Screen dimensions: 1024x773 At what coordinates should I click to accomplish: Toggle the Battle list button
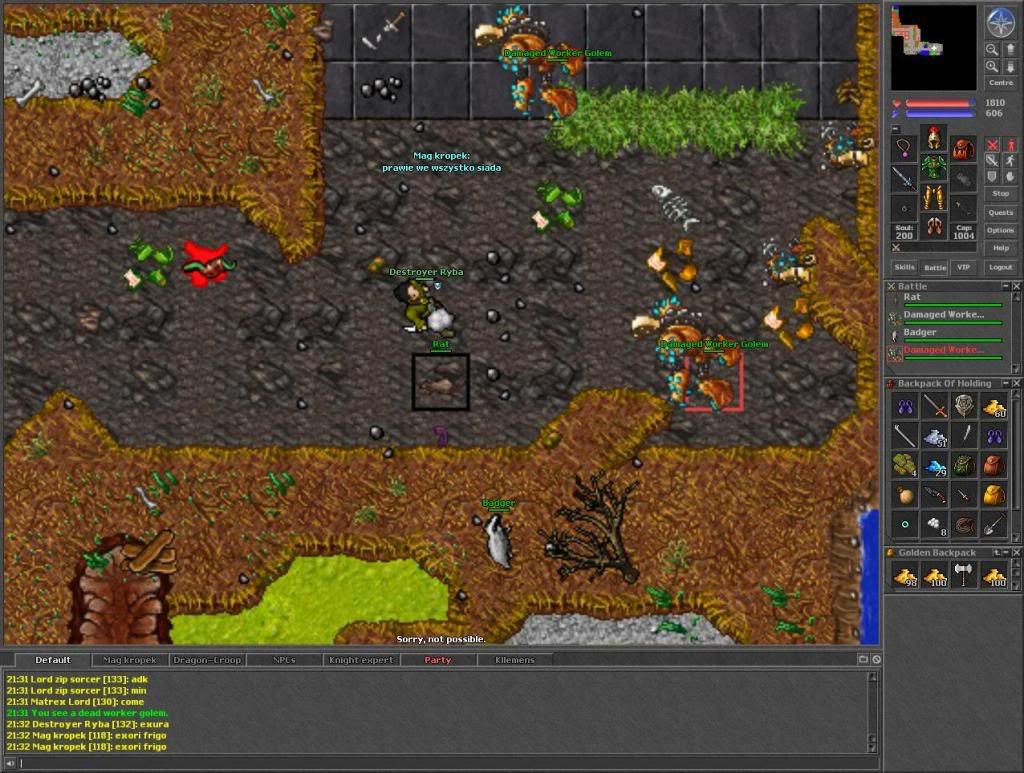(x=934, y=268)
